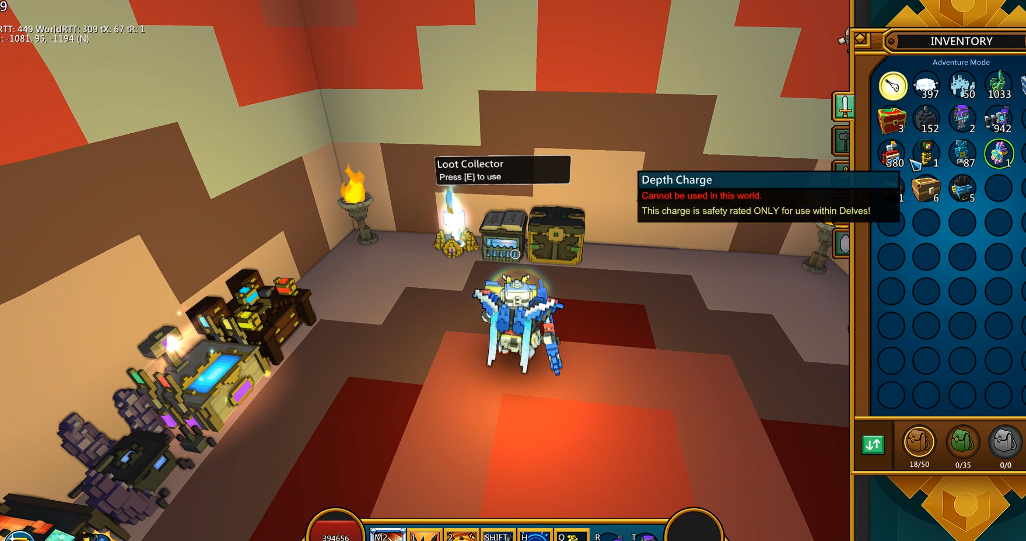This screenshot has width=1026, height=541.
Task: Choose the item stack numbered 942
Action: [x=998, y=120]
